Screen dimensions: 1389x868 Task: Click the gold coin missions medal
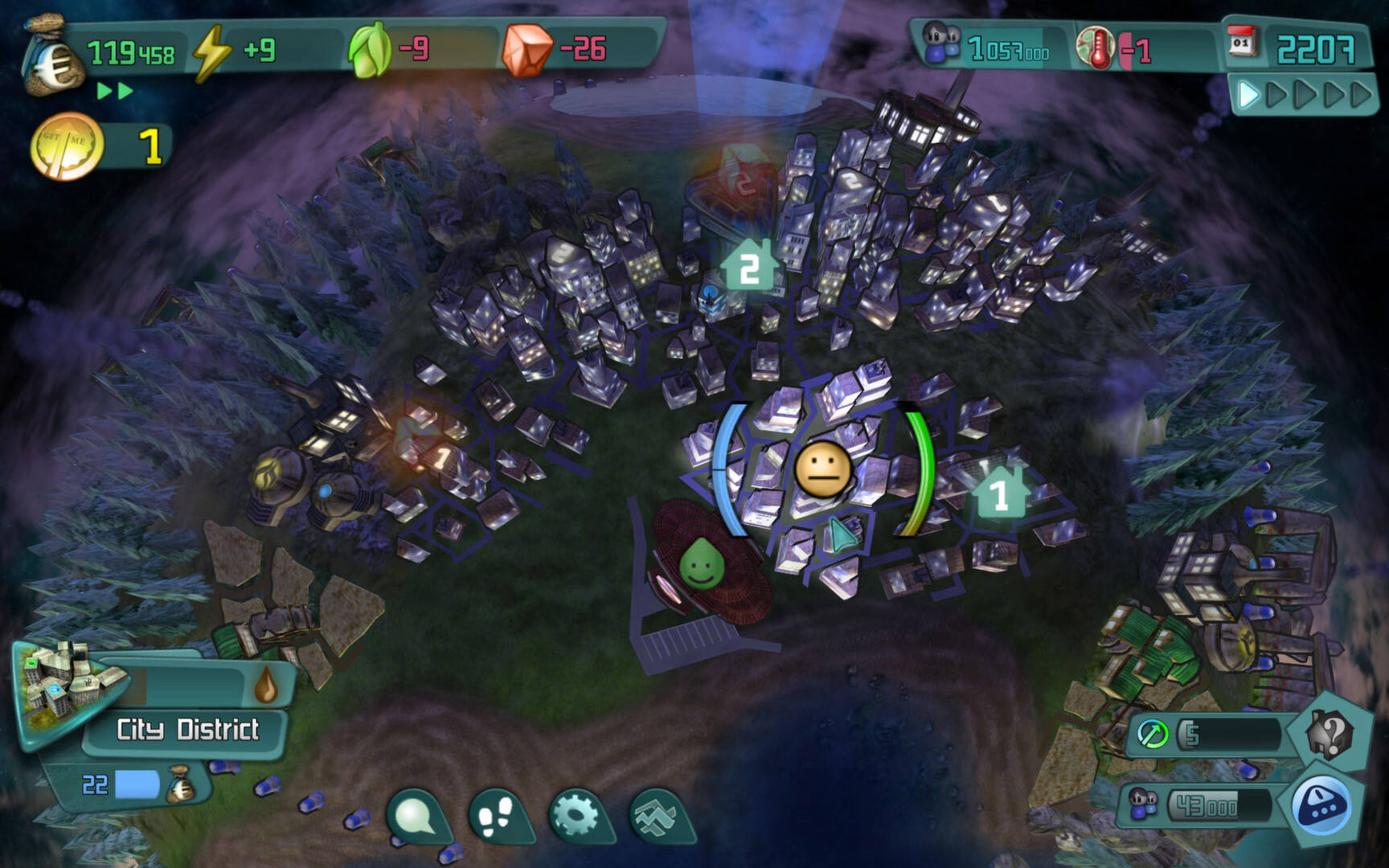tap(66, 146)
